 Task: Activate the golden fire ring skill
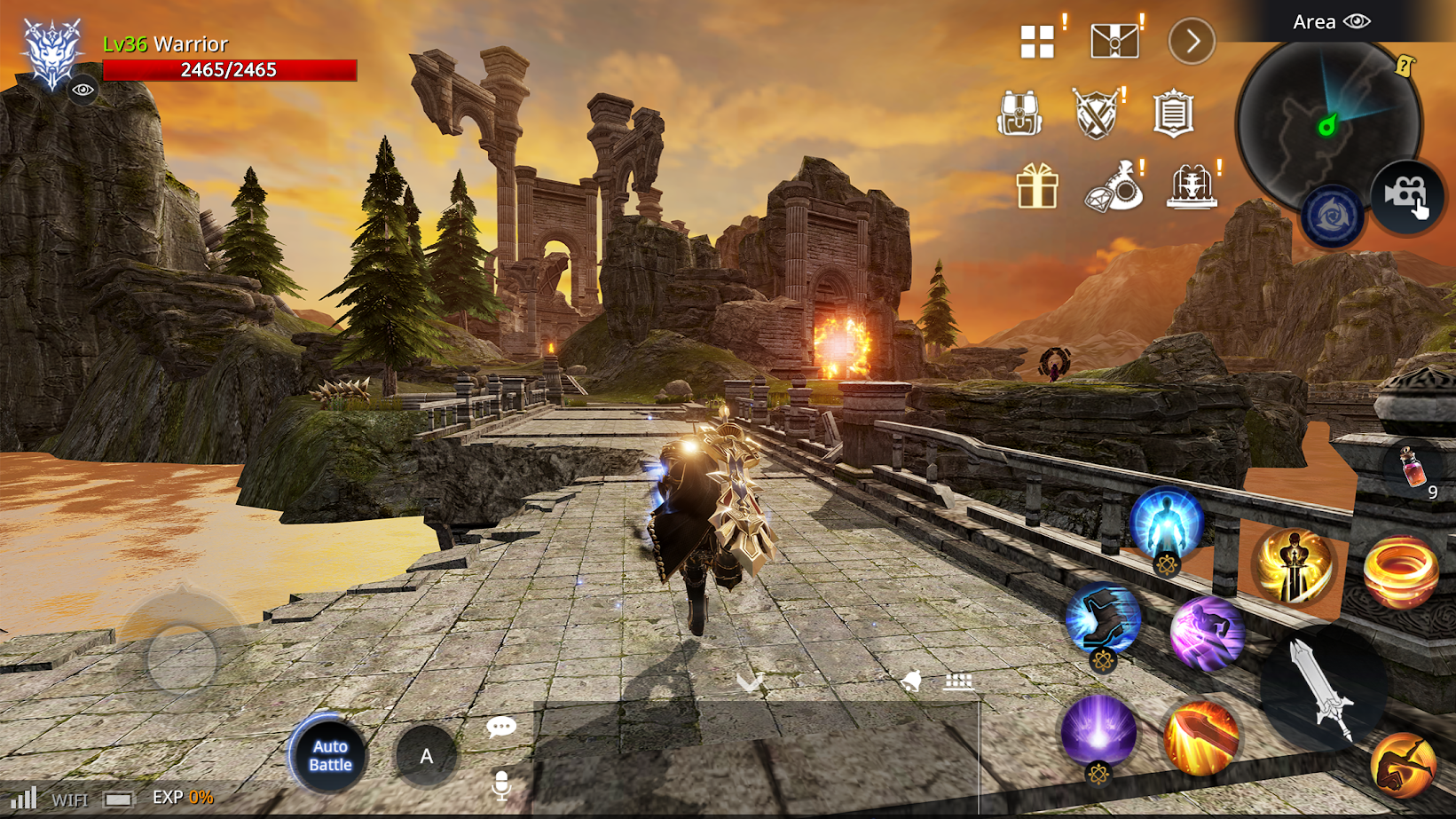[1400, 572]
